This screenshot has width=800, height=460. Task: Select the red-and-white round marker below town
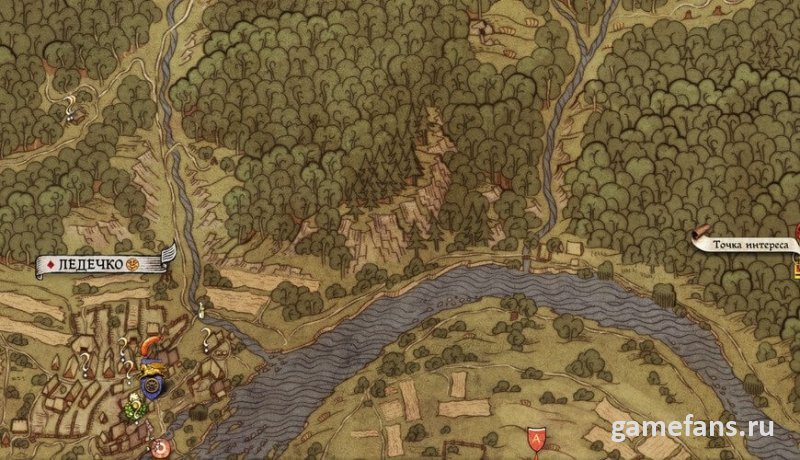point(160,447)
